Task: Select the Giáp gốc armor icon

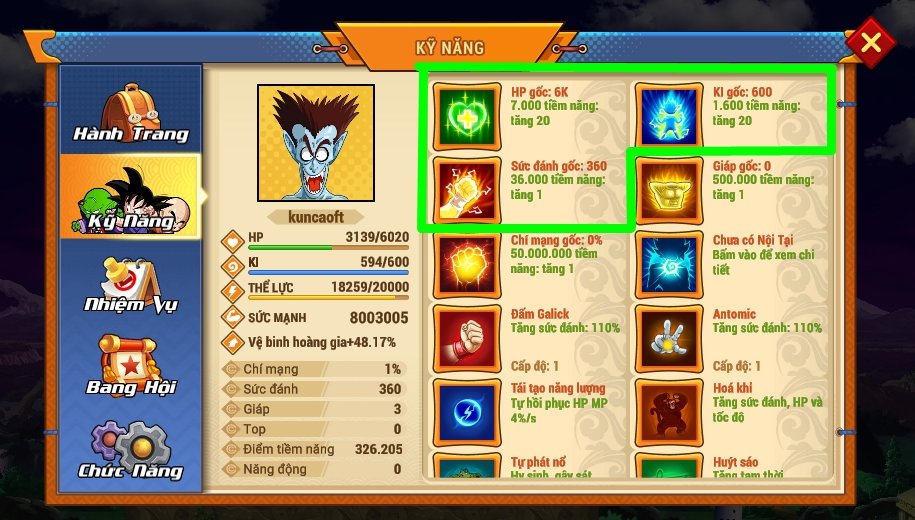Action: 668,190
